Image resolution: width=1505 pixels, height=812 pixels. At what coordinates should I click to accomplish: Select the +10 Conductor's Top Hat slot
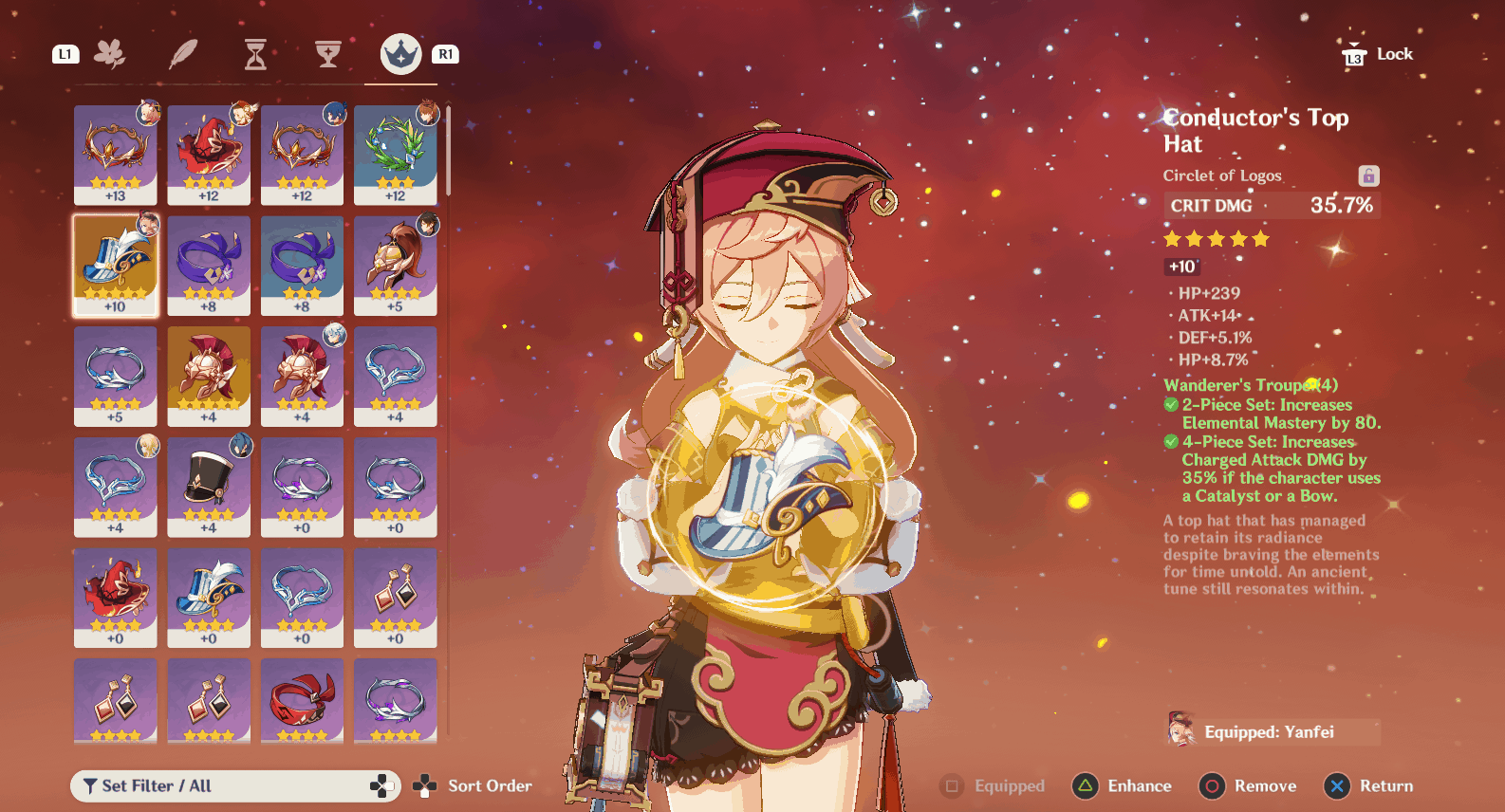point(115,265)
